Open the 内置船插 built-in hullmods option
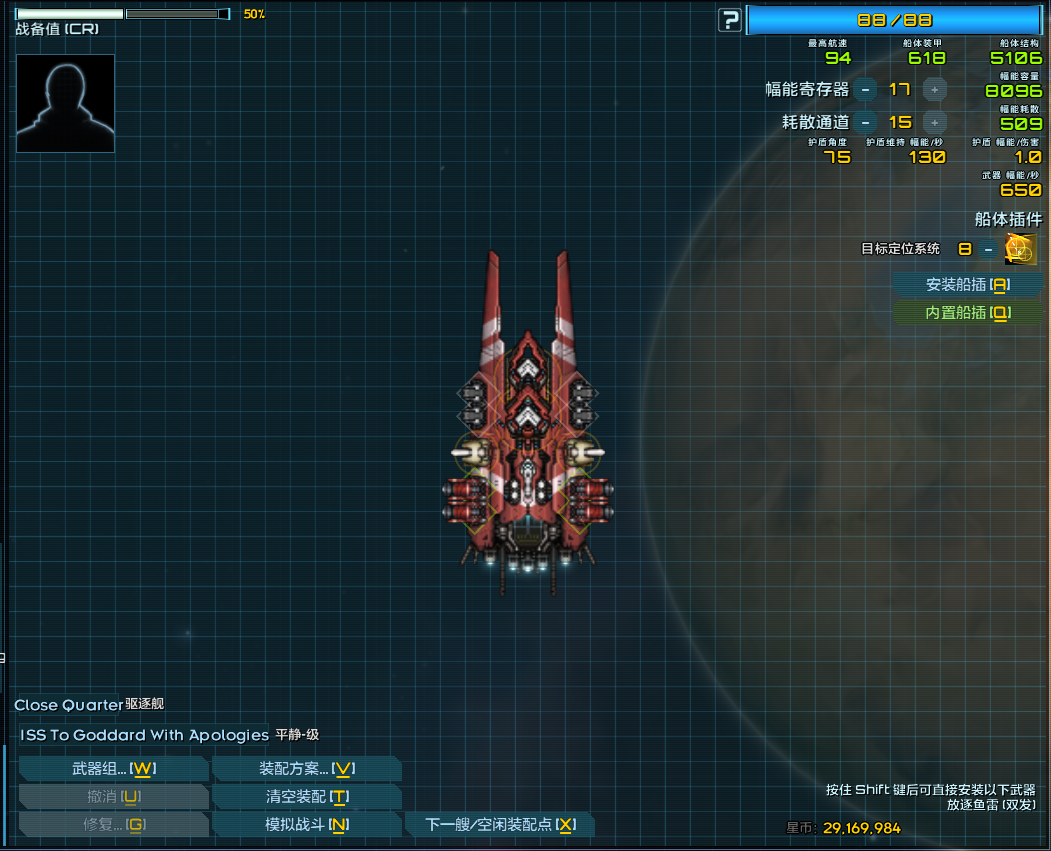 click(967, 313)
